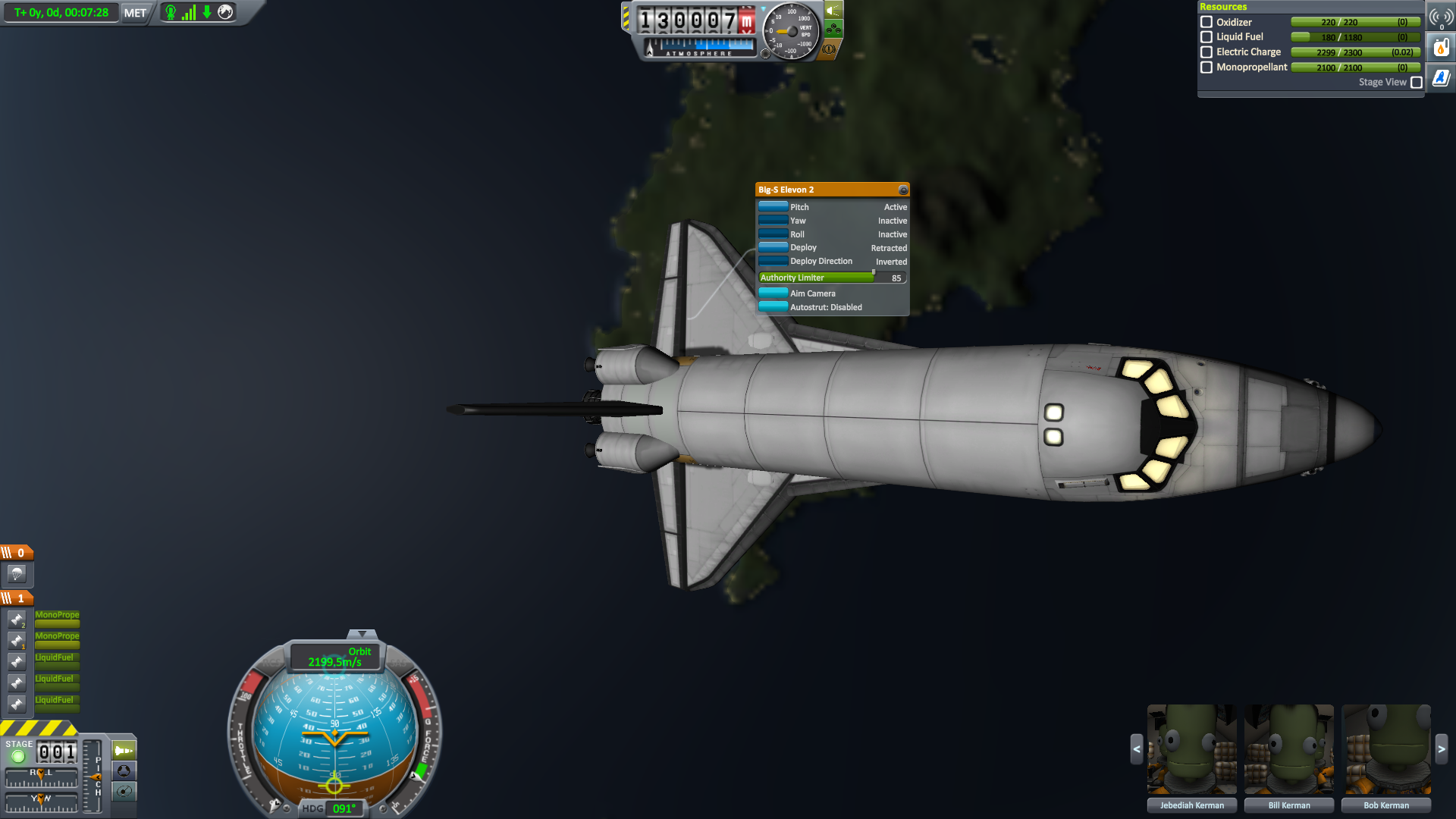Tick the Electric Charge checkbox
This screenshot has height=819, width=1456.
tap(1206, 52)
